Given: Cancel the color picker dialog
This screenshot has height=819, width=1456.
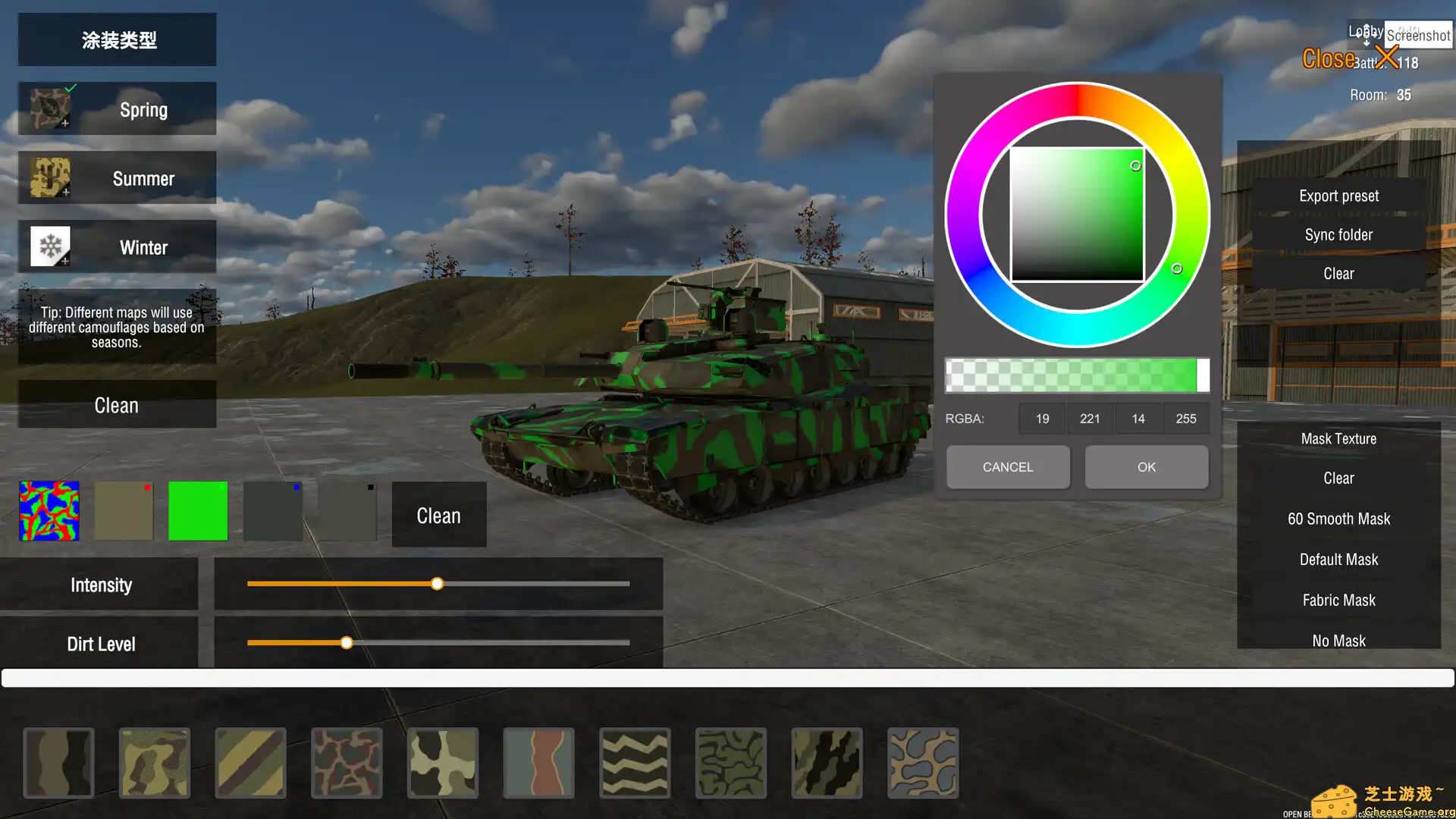Looking at the screenshot, I should click(1007, 466).
